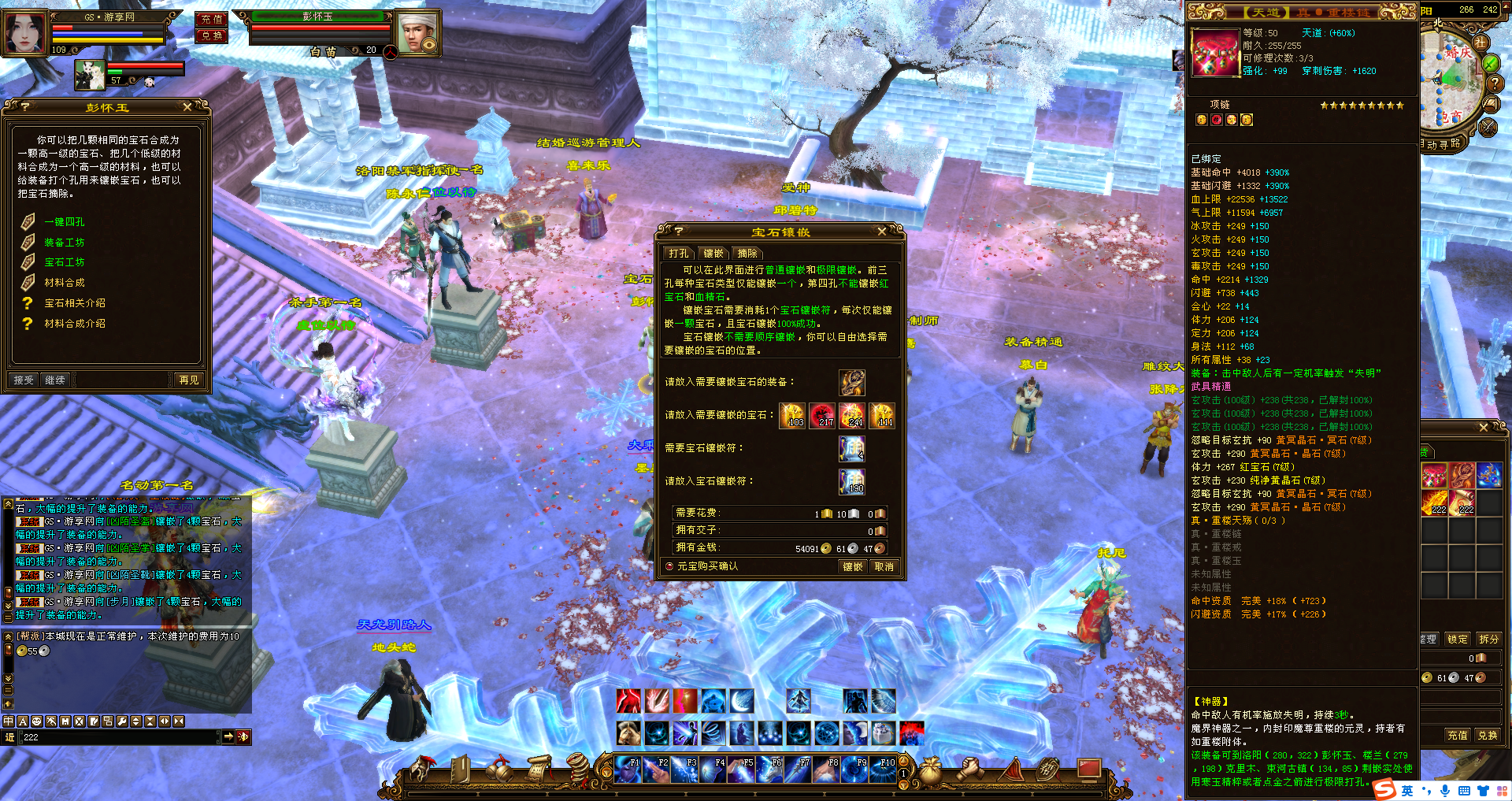Toggle the 元宝购买确认 option
The image size is (1512, 801).
[669, 566]
